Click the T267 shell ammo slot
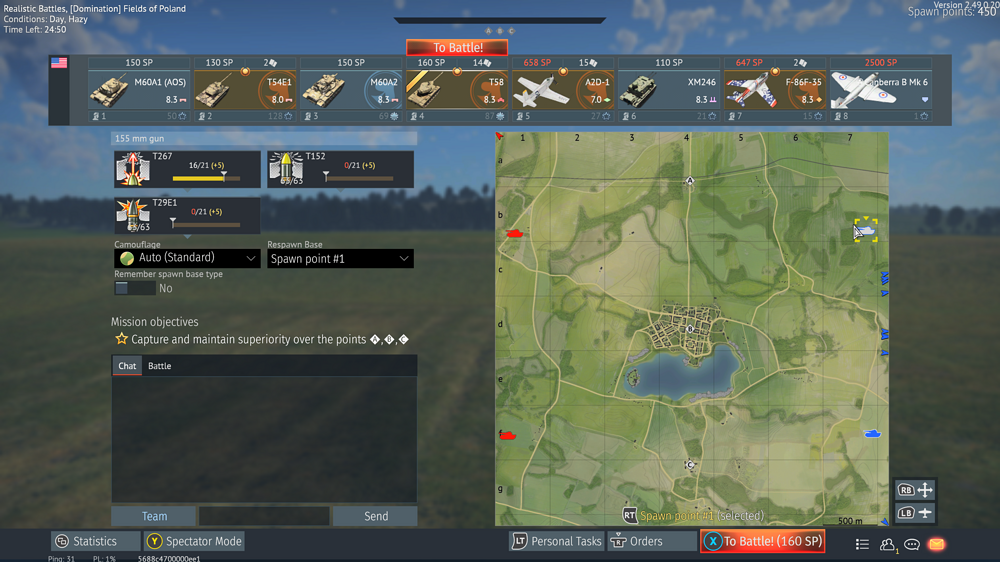 coord(188,169)
